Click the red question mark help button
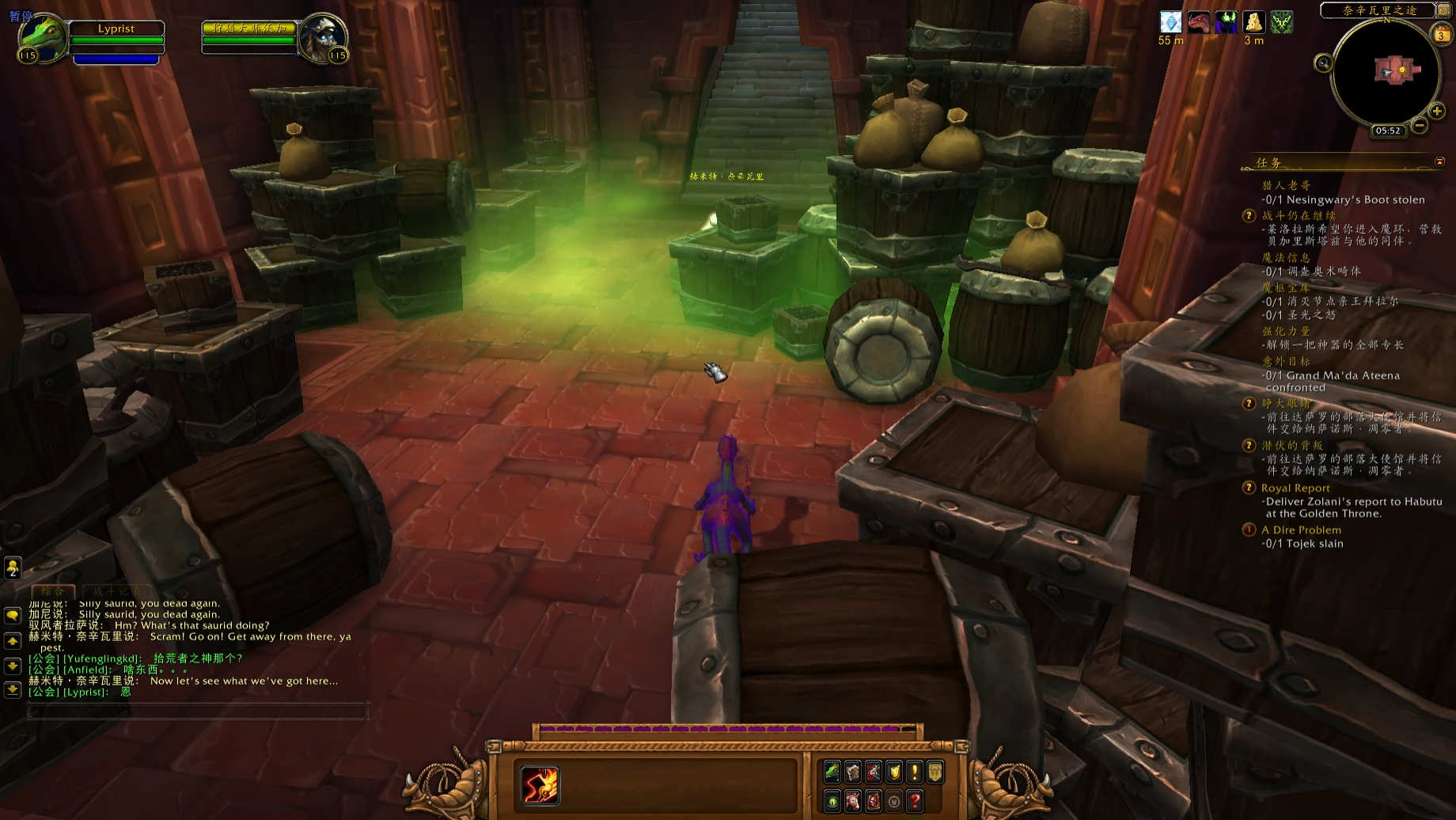1456x820 pixels. click(x=914, y=801)
